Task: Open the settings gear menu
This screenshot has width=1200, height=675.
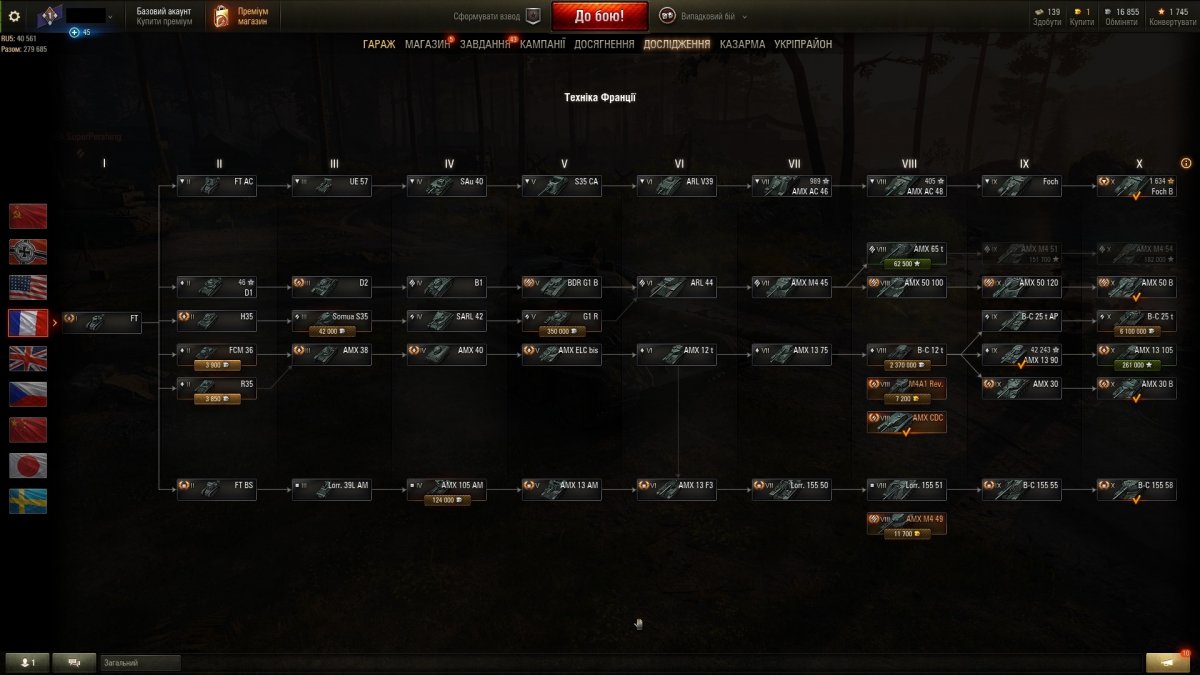Action: click(14, 16)
